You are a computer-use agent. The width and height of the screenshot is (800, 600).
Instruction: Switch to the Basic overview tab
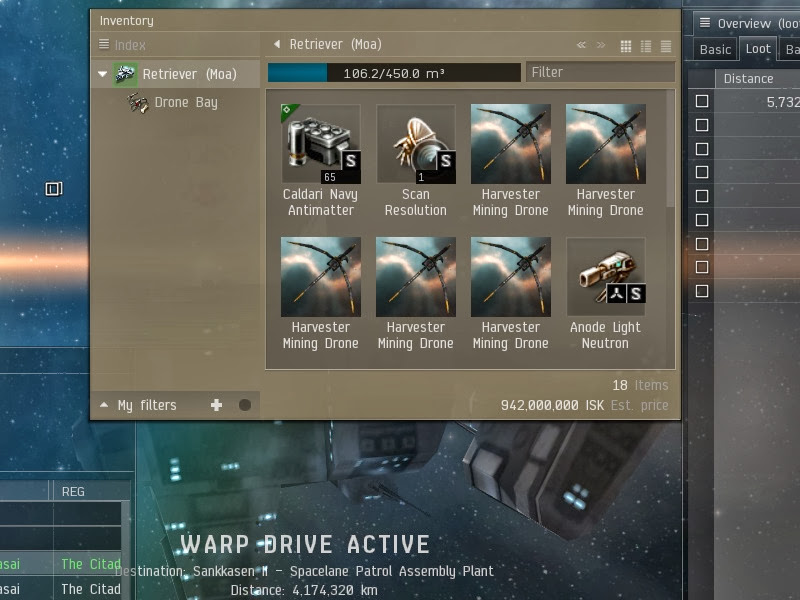click(715, 49)
